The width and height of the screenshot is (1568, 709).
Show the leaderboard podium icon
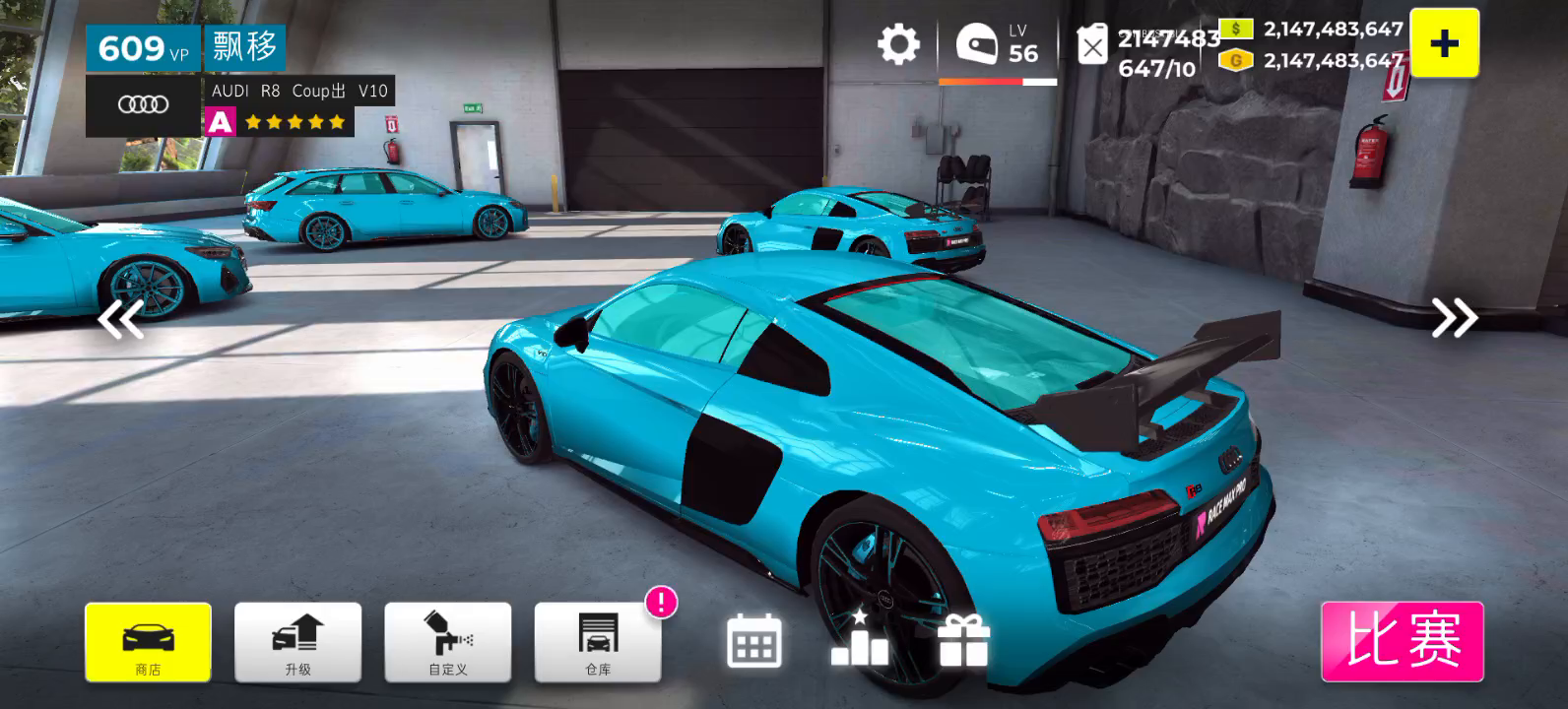[x=859, y=639]
